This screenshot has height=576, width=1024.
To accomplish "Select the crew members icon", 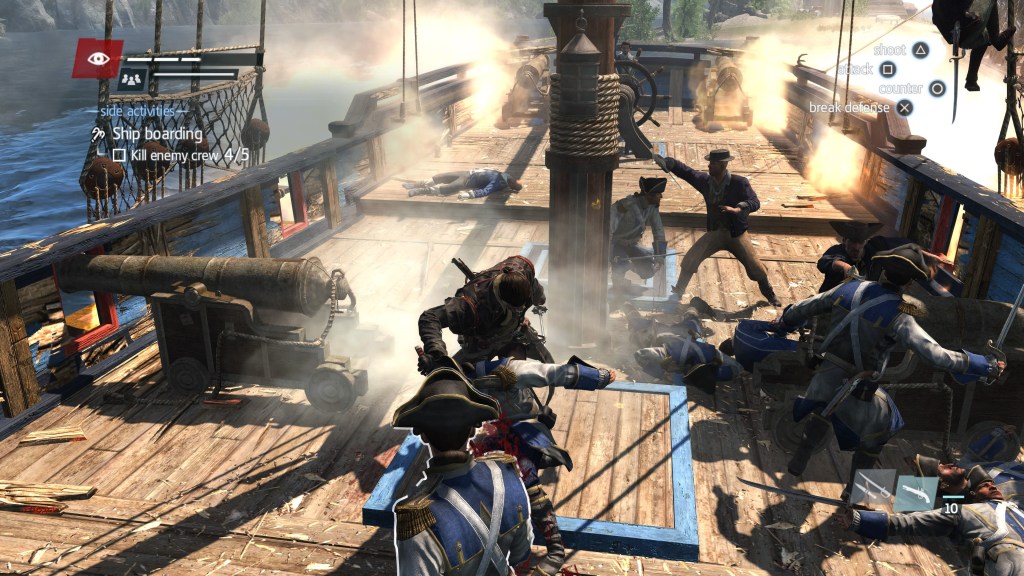I will 131,78.
